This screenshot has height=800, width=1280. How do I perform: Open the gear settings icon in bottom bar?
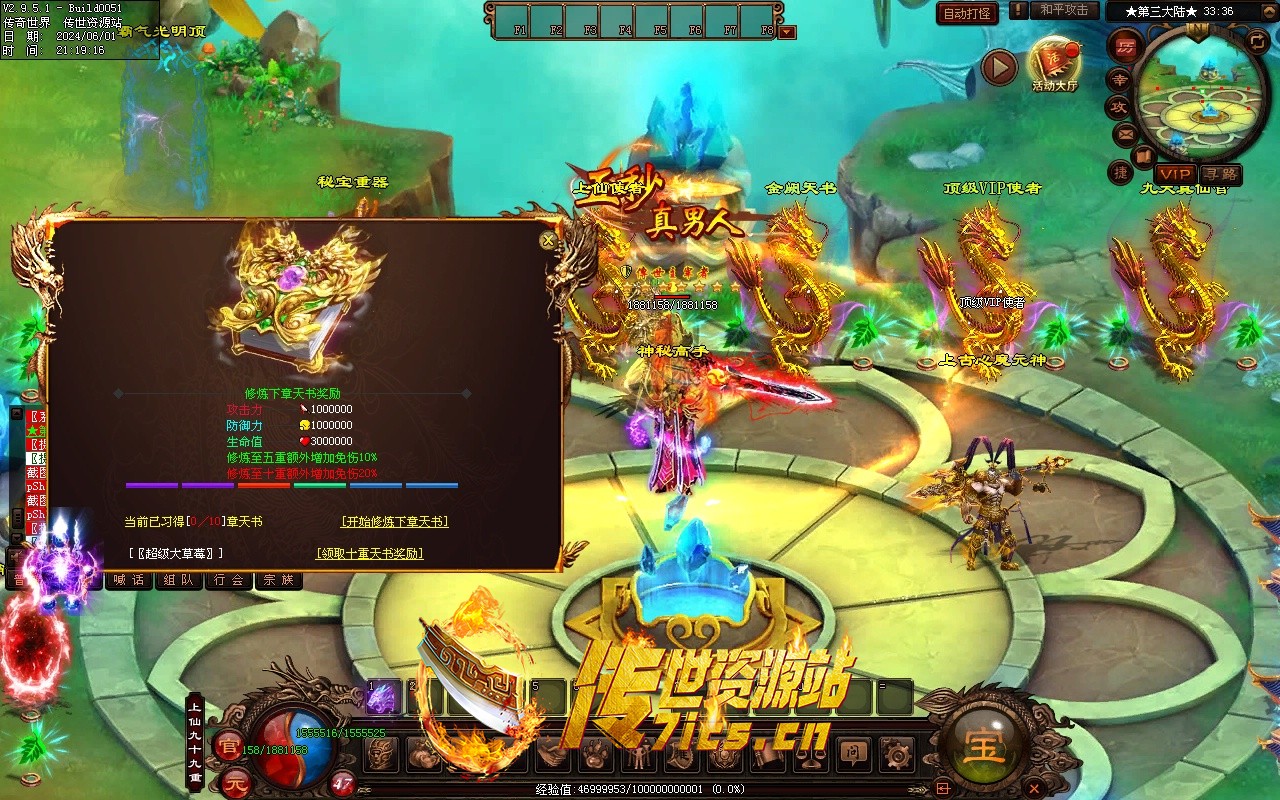coord(896,754)
